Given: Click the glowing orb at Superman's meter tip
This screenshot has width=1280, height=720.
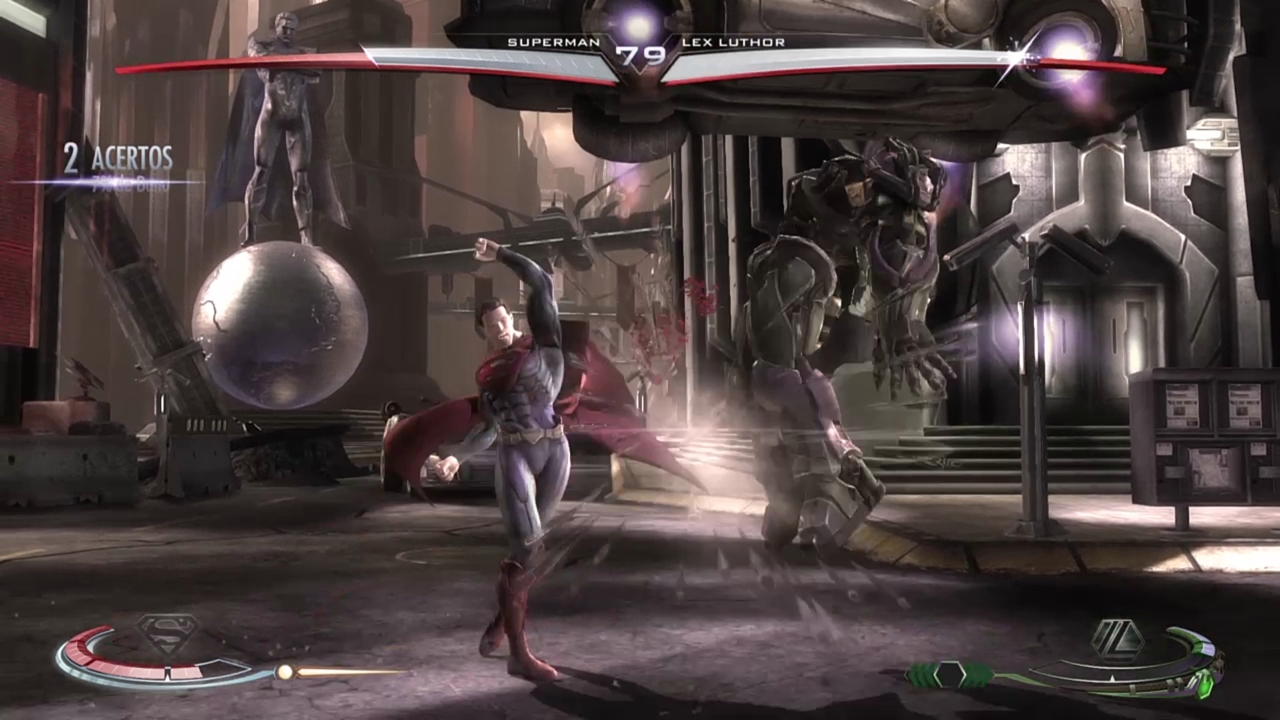Looking at the screenshot, I should (286, 671).
